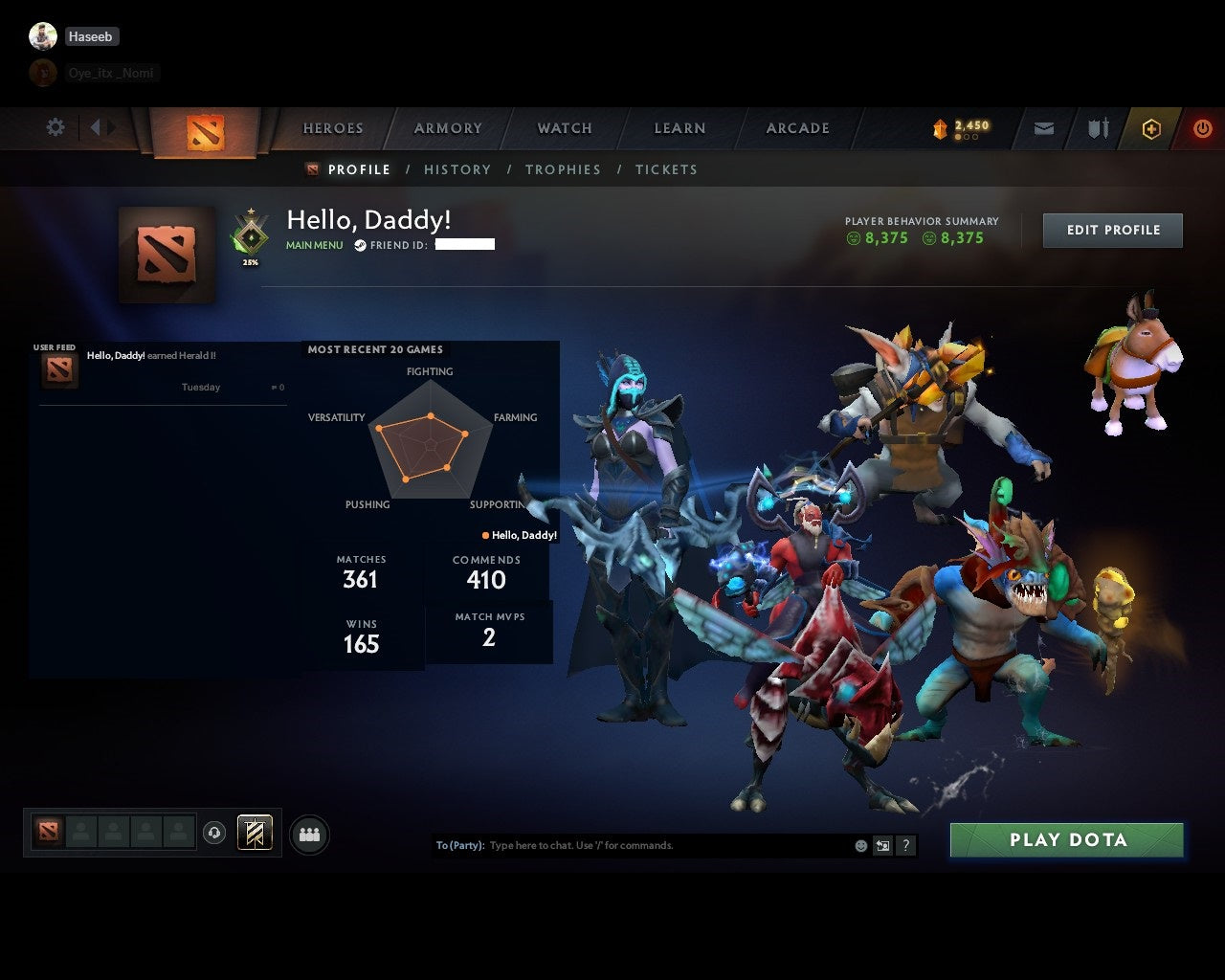
Task: Click the shield and sword battle icon
Action: tap(1096, 128)
